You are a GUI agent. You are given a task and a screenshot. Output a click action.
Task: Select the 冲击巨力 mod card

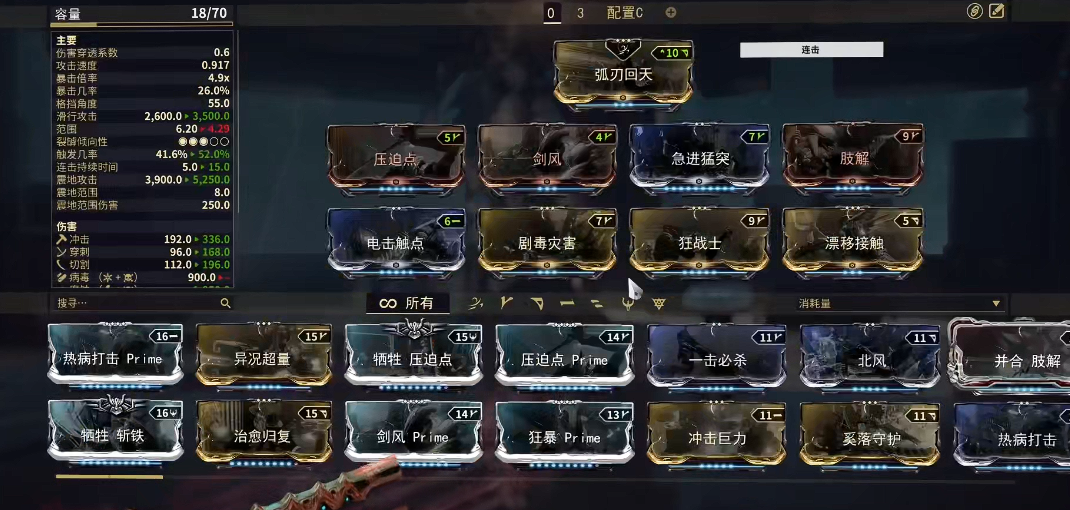pos(716,435)
